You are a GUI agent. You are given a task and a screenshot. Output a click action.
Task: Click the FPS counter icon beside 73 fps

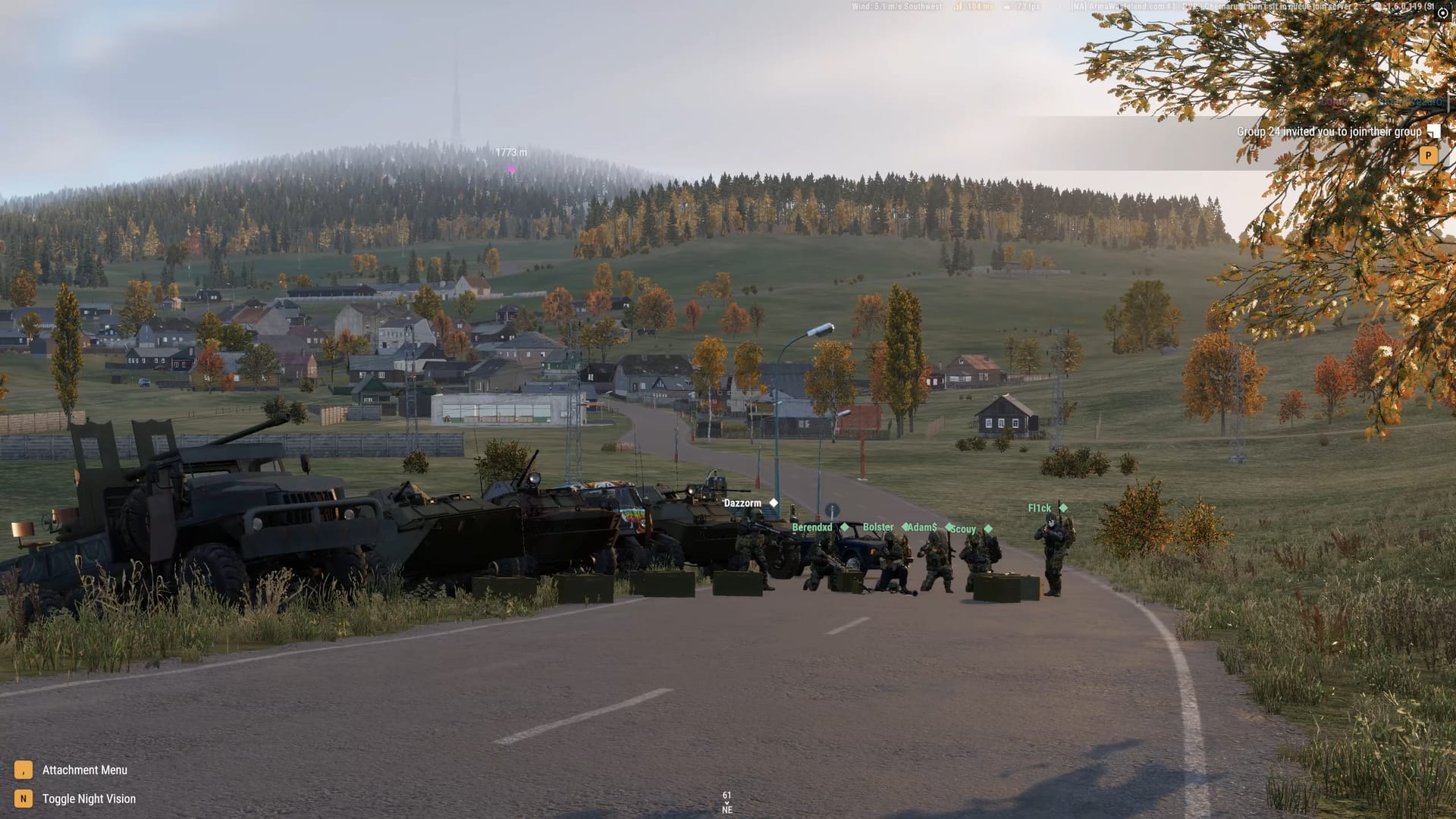(x=1007, y=6)
